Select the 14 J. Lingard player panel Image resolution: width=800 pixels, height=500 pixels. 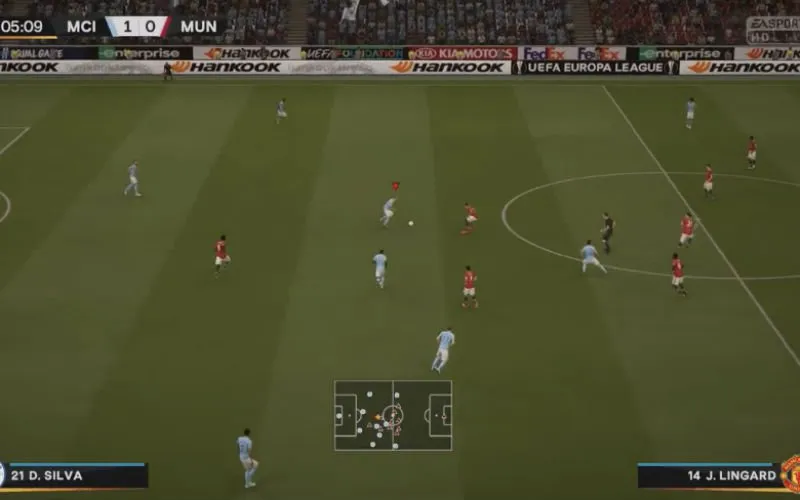pos(708,476)
